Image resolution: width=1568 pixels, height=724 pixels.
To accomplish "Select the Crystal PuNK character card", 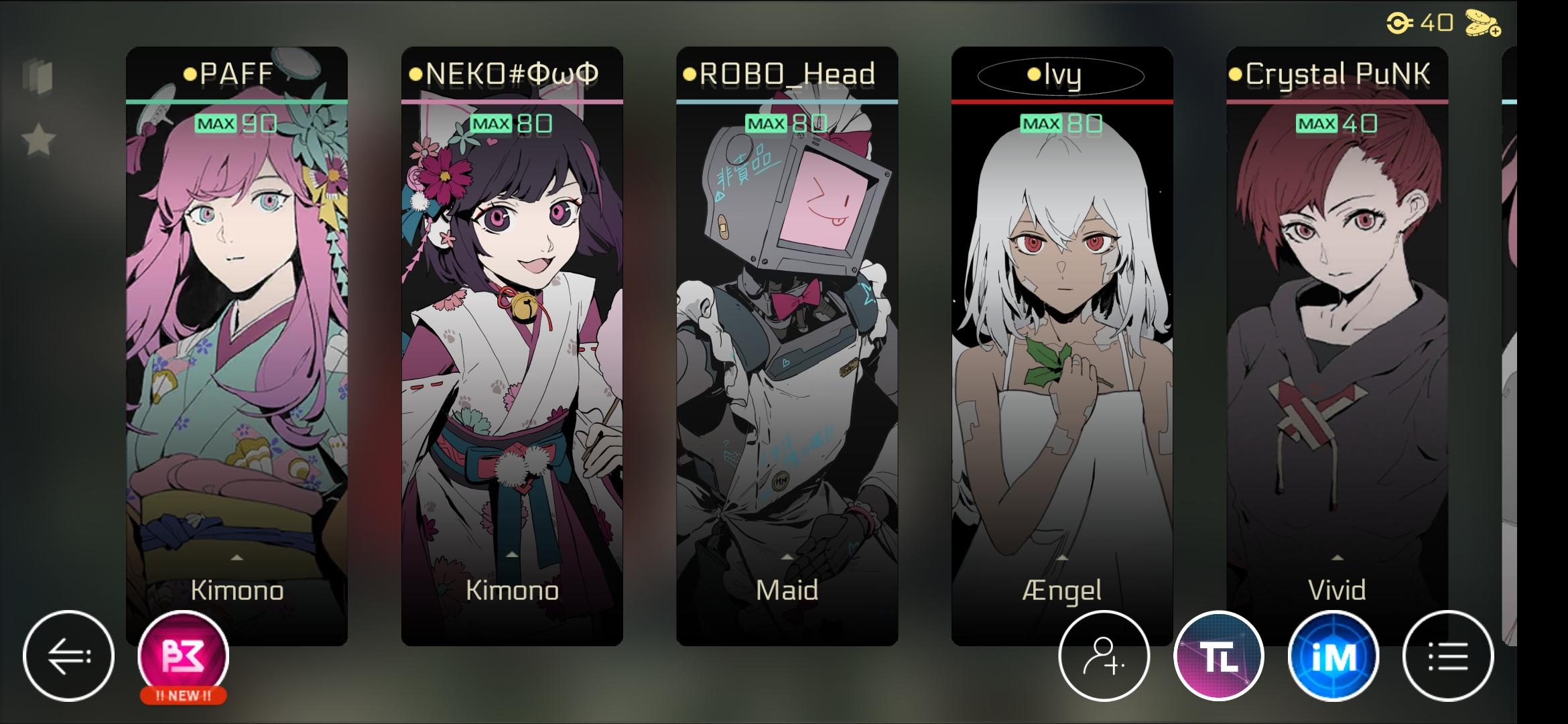I will coord(1336,335).
